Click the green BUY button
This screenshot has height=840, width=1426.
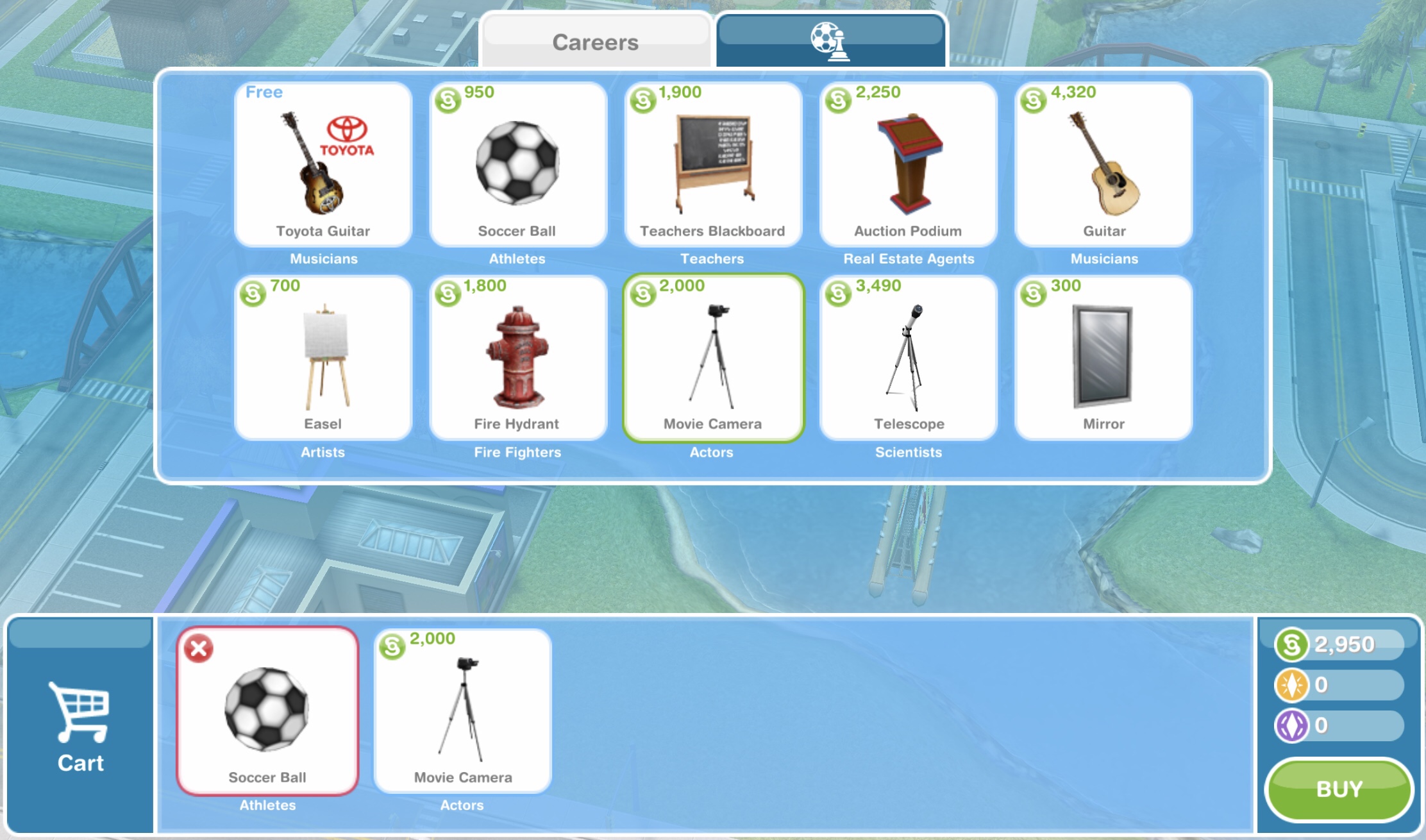click(1339, 789)
